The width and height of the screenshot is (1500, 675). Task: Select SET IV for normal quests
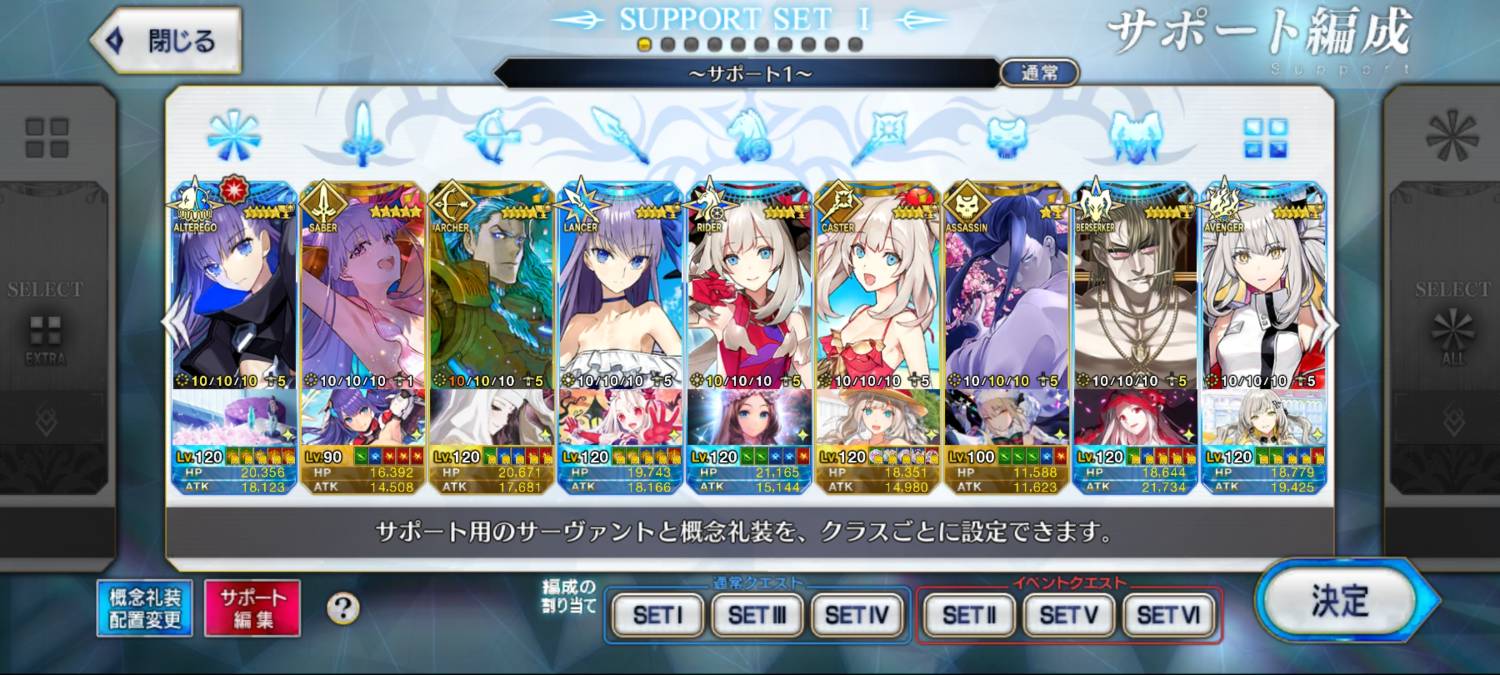tap(857, 615)
